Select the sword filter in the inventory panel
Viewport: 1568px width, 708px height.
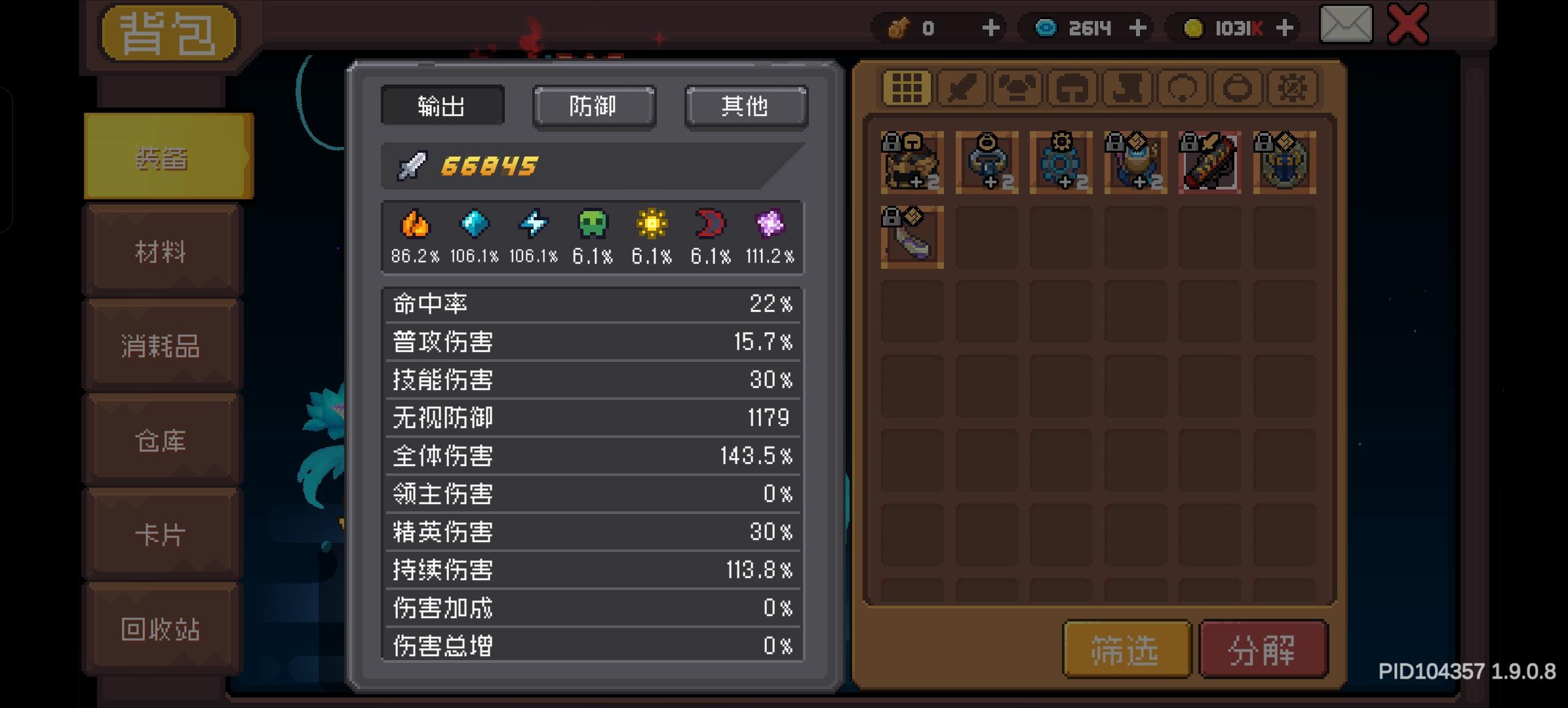[x=960, y=88]
